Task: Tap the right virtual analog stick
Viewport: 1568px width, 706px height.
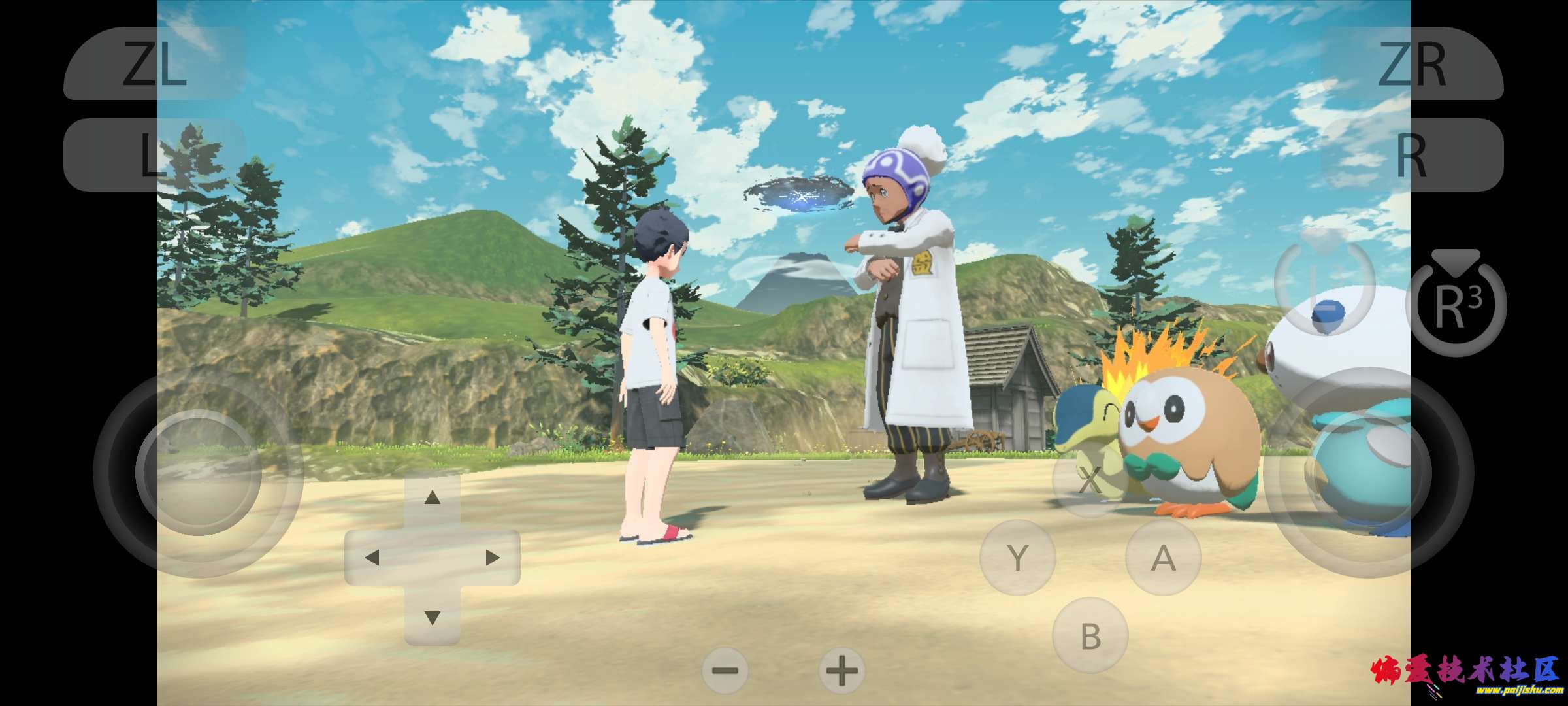Action: point(1369,473)
